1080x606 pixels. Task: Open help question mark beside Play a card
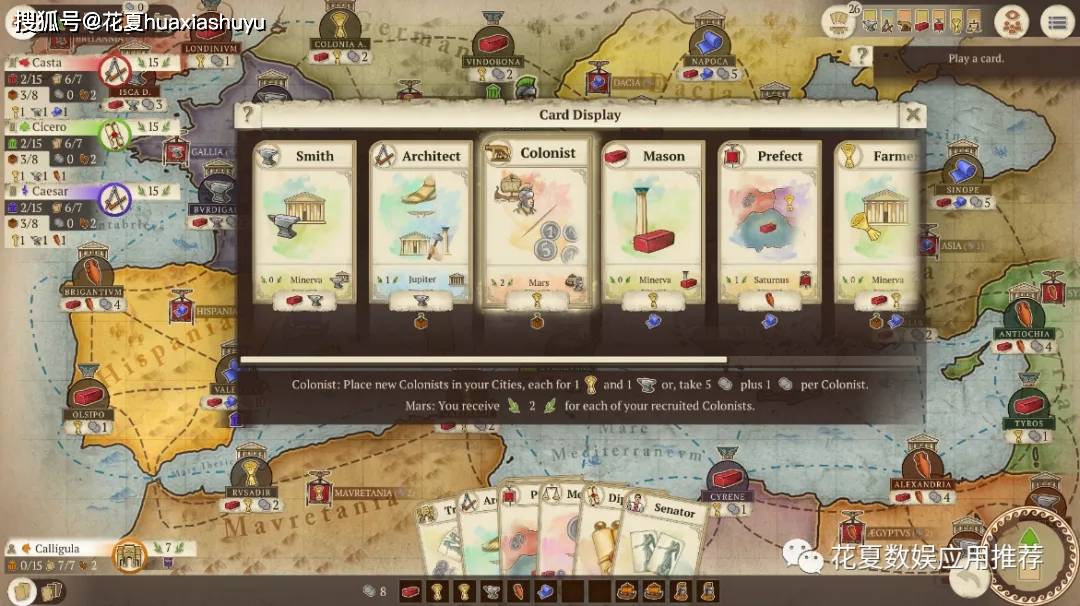[x=859, y=55]
